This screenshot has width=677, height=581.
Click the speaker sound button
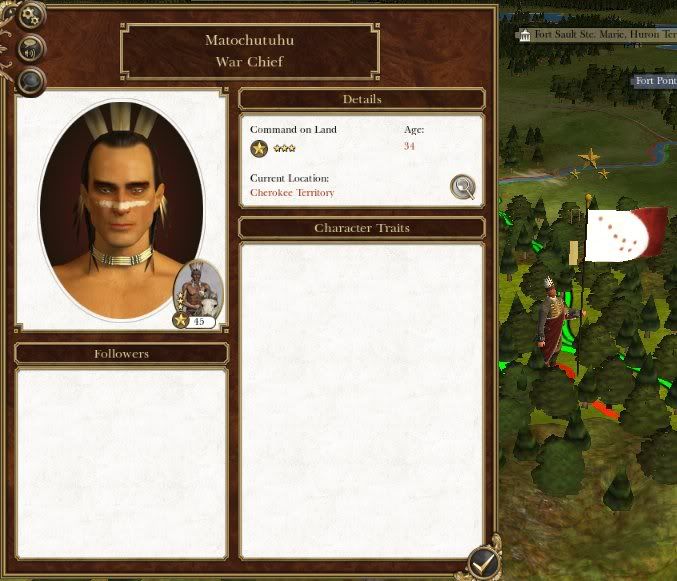click(31, 48)
